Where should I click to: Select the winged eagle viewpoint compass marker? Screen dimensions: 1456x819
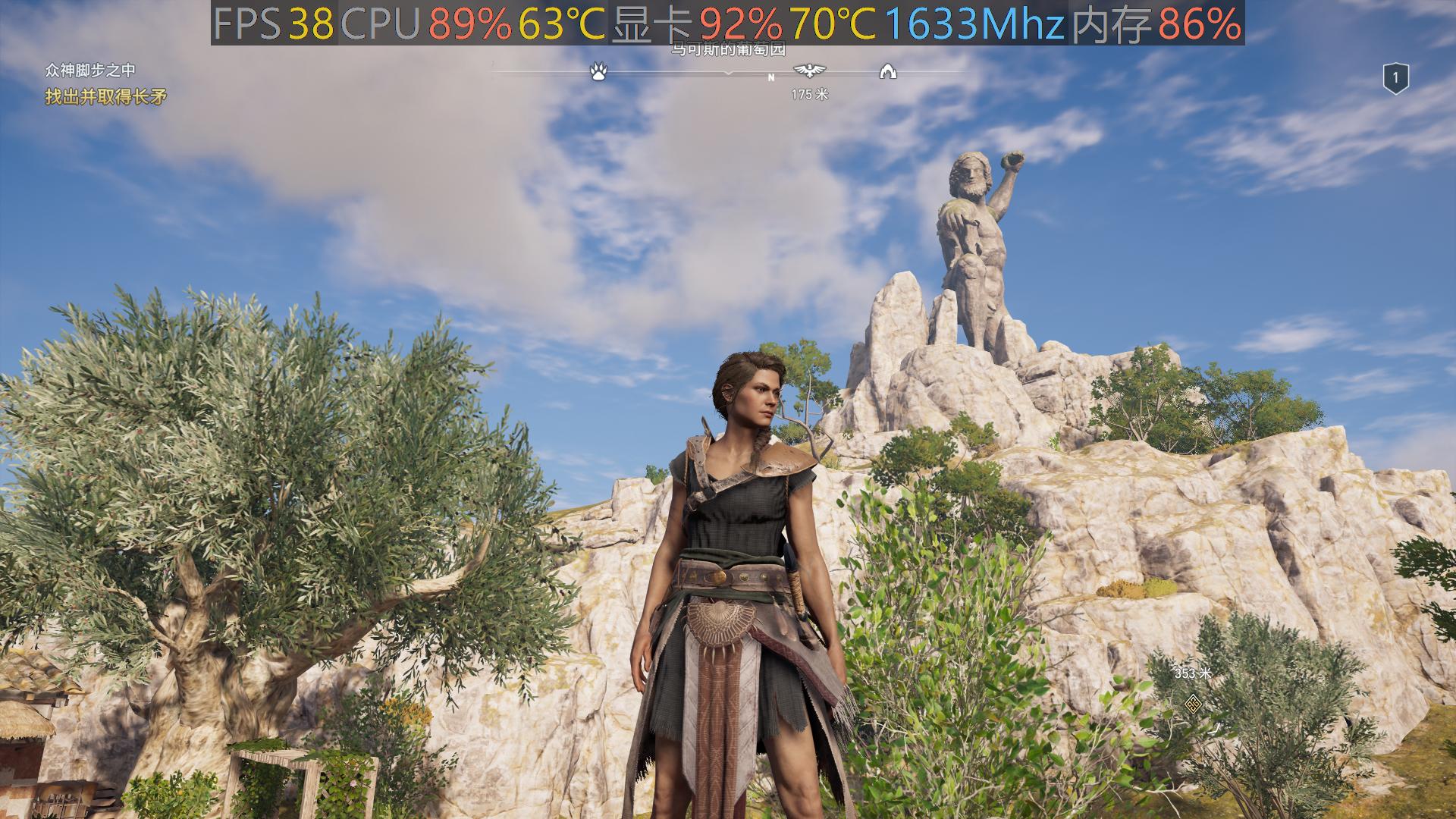809,71
